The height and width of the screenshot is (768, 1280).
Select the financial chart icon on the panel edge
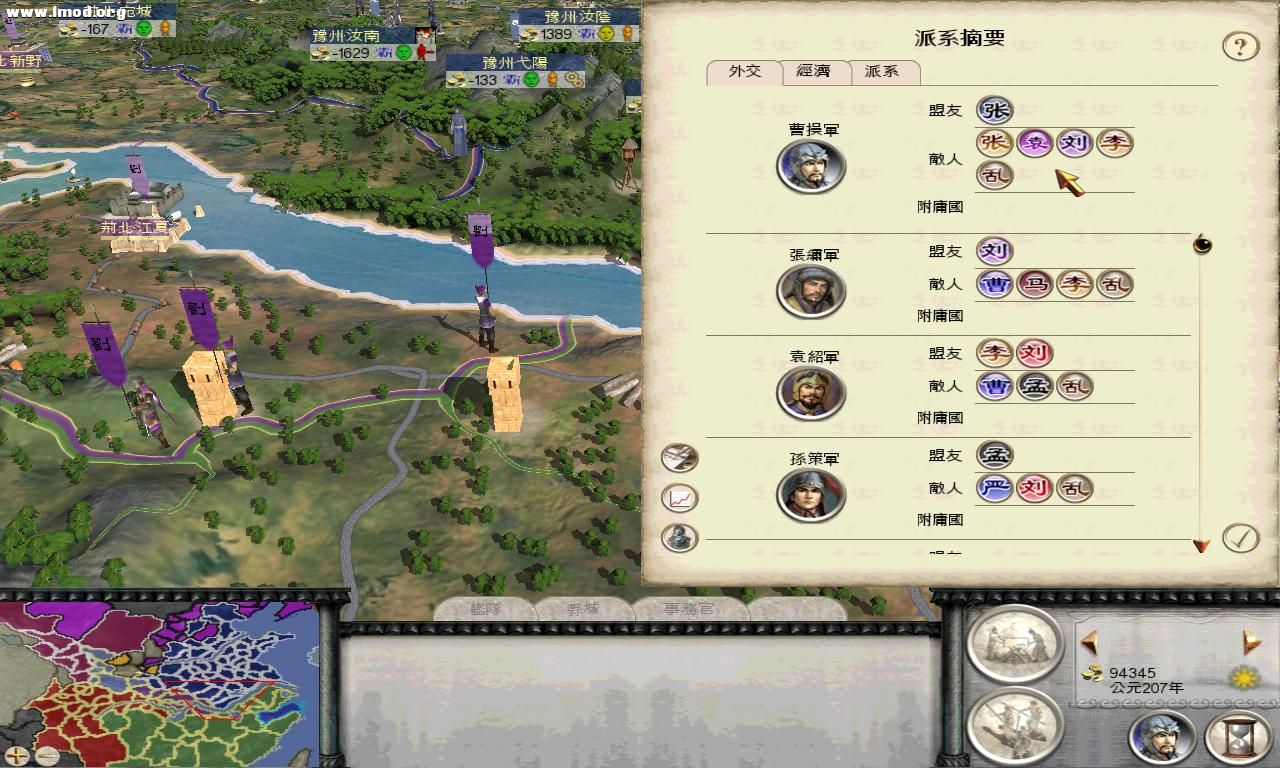pyautogui.click(x=678, y=496)
